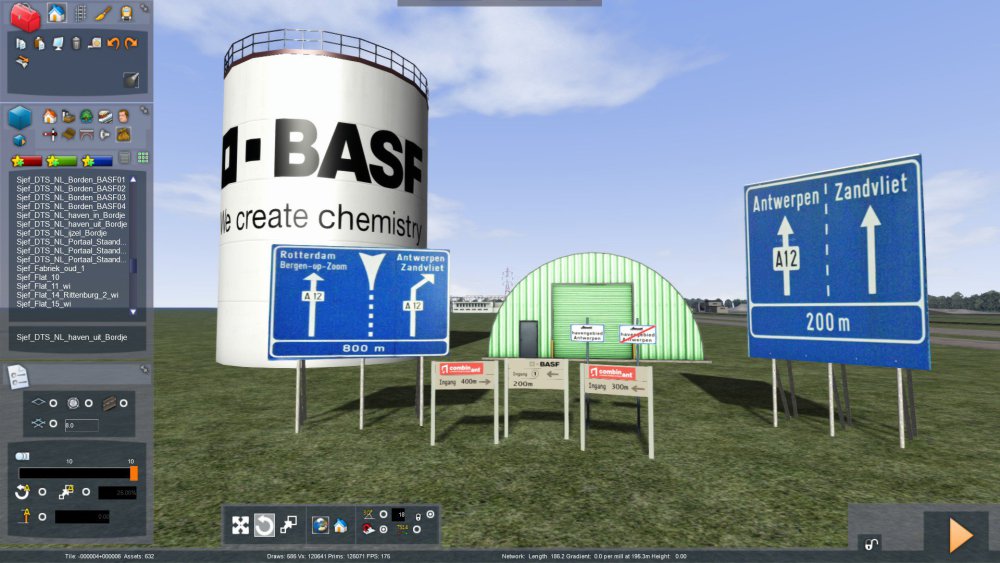Open the red toolbox main menu
Image resolution: width=1000 pixels, height=563 pixels.
(x=24, y=15)
